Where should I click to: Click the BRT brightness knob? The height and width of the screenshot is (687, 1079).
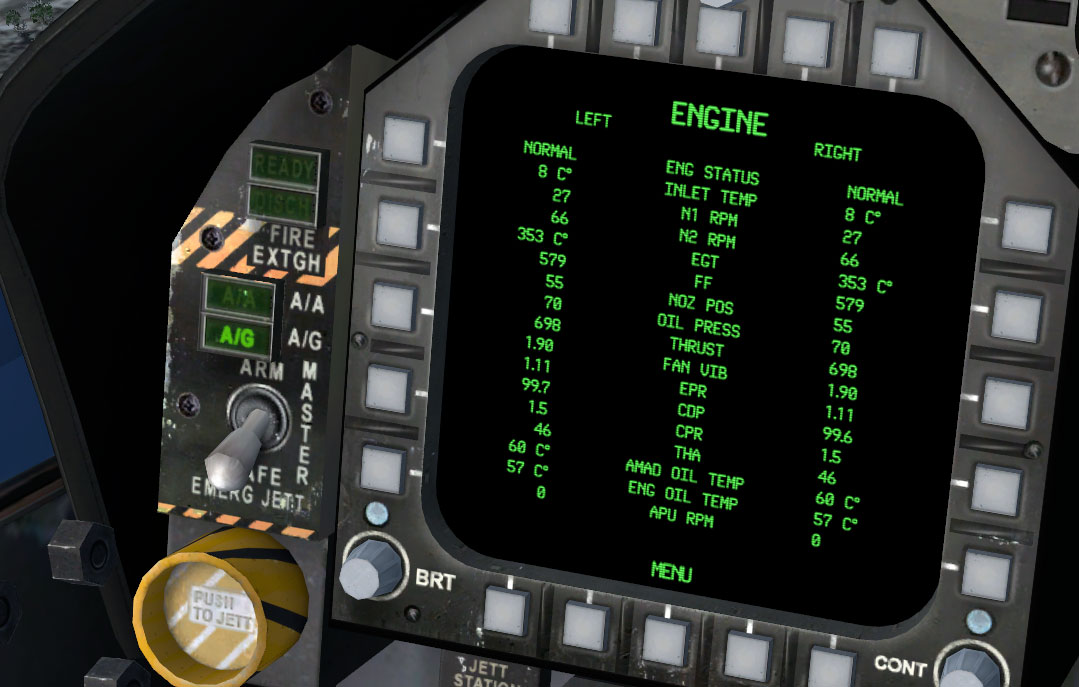click(x=368, y=570)
